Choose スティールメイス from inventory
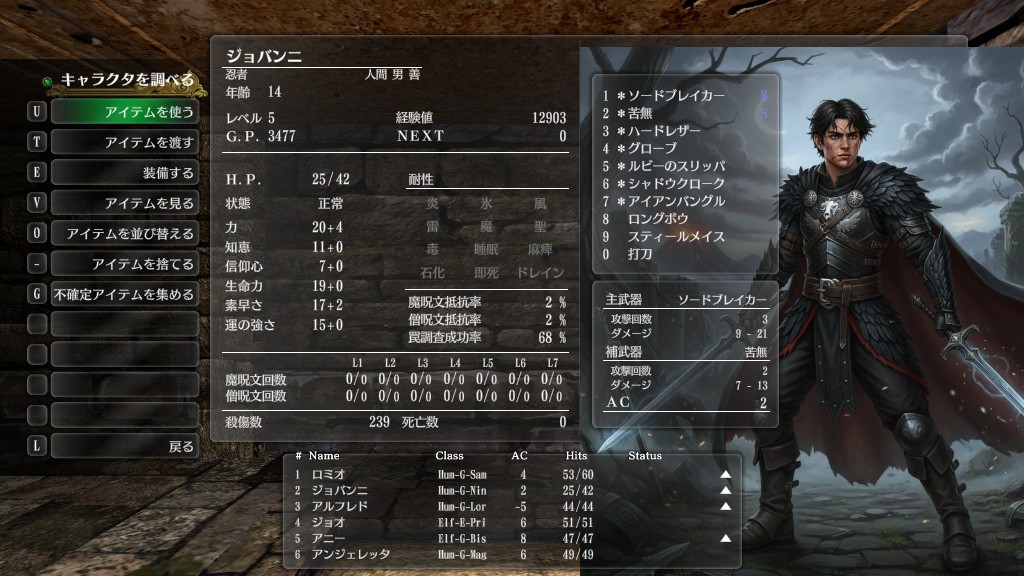This screenshot has width=1024, height=576. pyautogui.click(x=674, y=237)
